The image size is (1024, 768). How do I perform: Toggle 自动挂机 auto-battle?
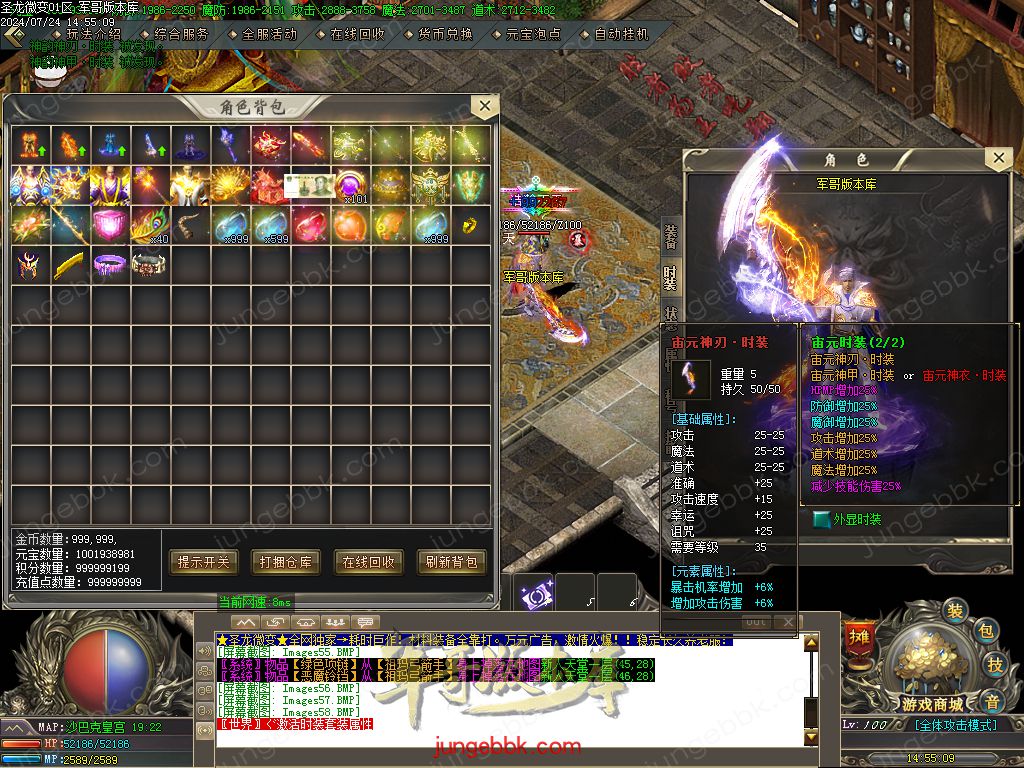(621, 33)
